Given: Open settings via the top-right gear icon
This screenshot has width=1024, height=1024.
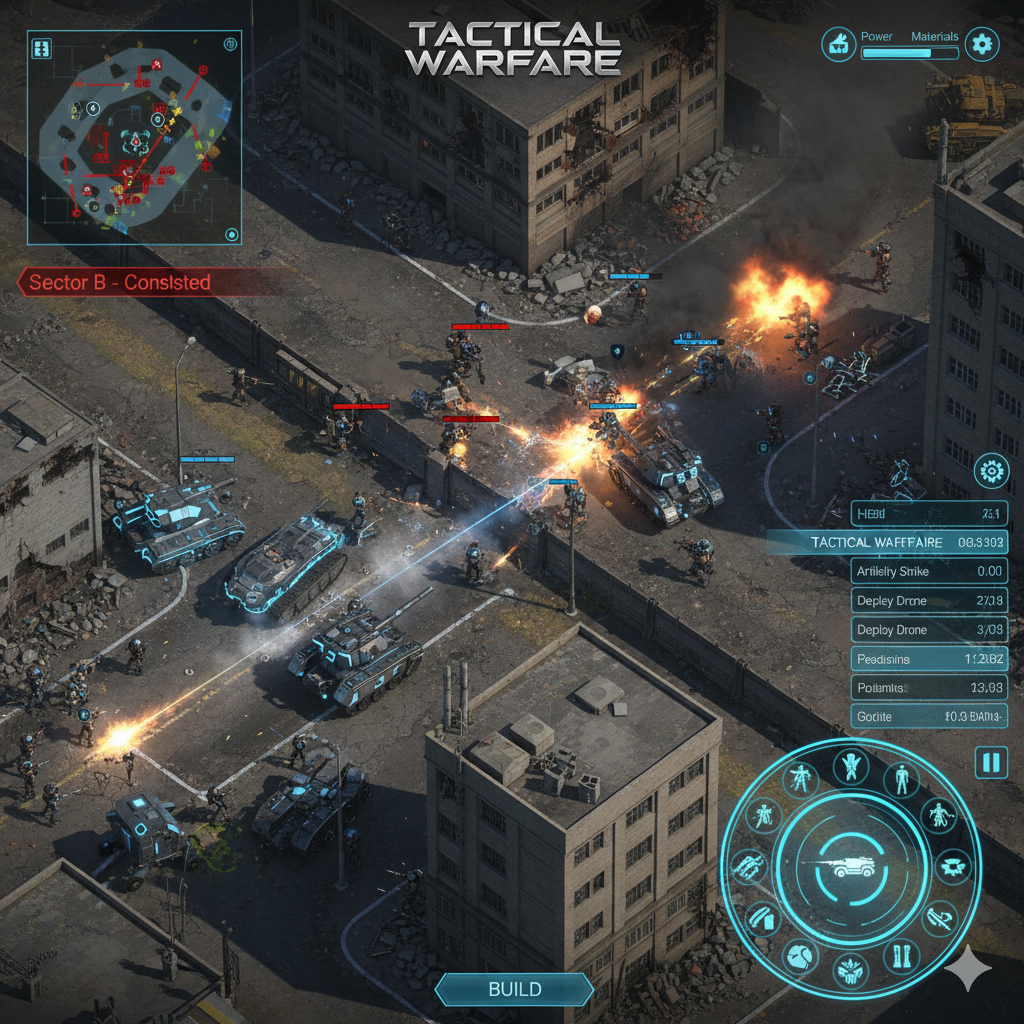Looking at the screenshot, I should pos(982,43).
